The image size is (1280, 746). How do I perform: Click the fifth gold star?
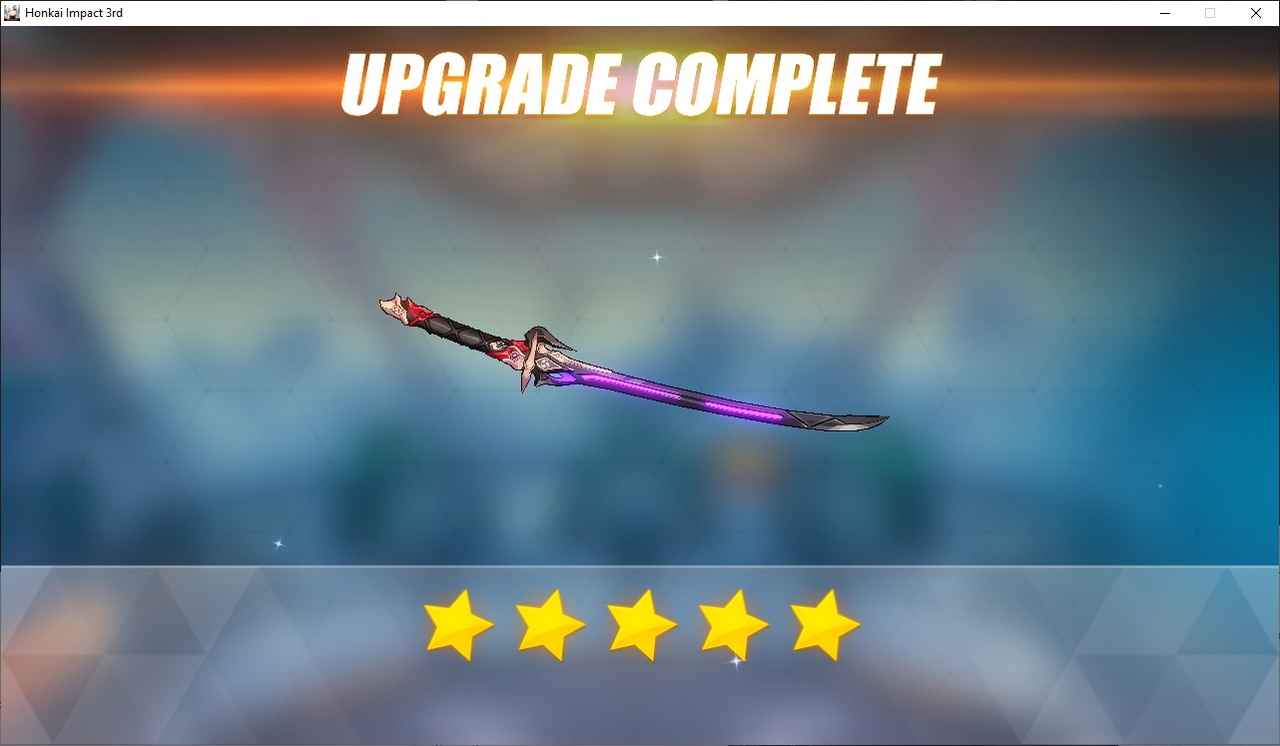coord(821,622)
